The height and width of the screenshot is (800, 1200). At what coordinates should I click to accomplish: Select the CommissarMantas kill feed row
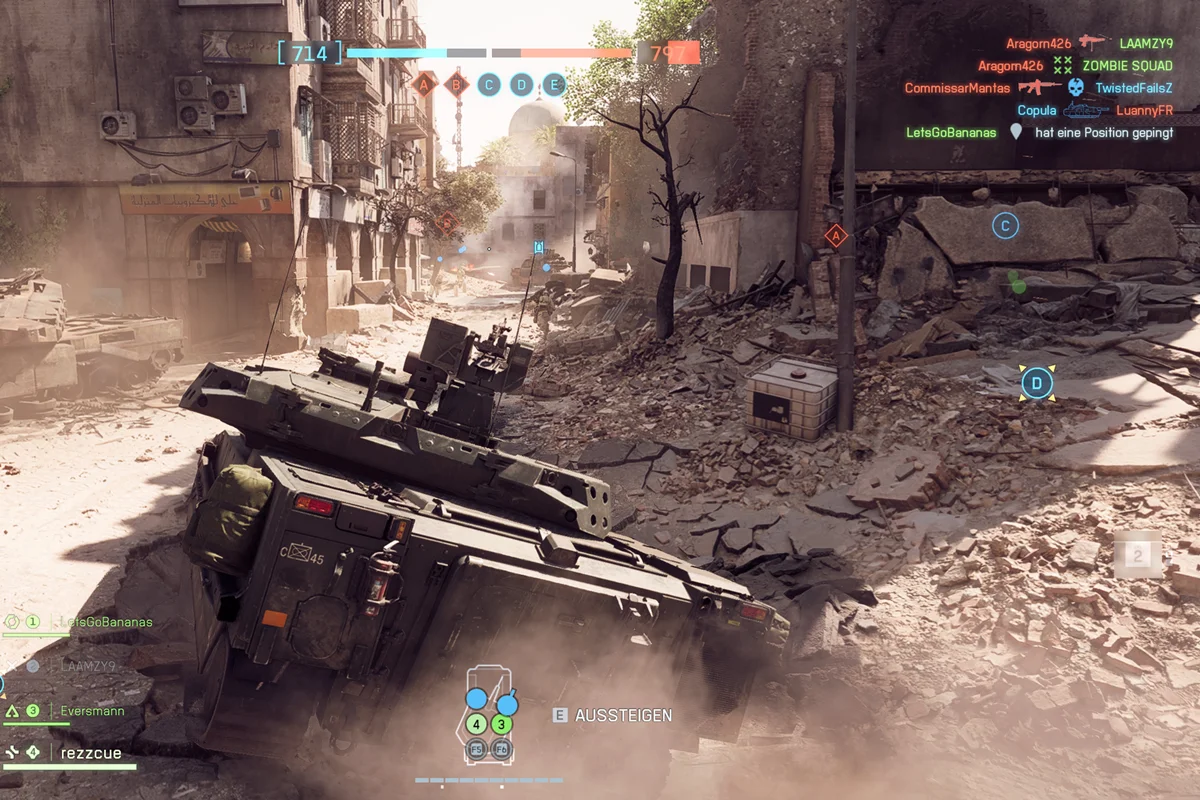[1038, 88]
